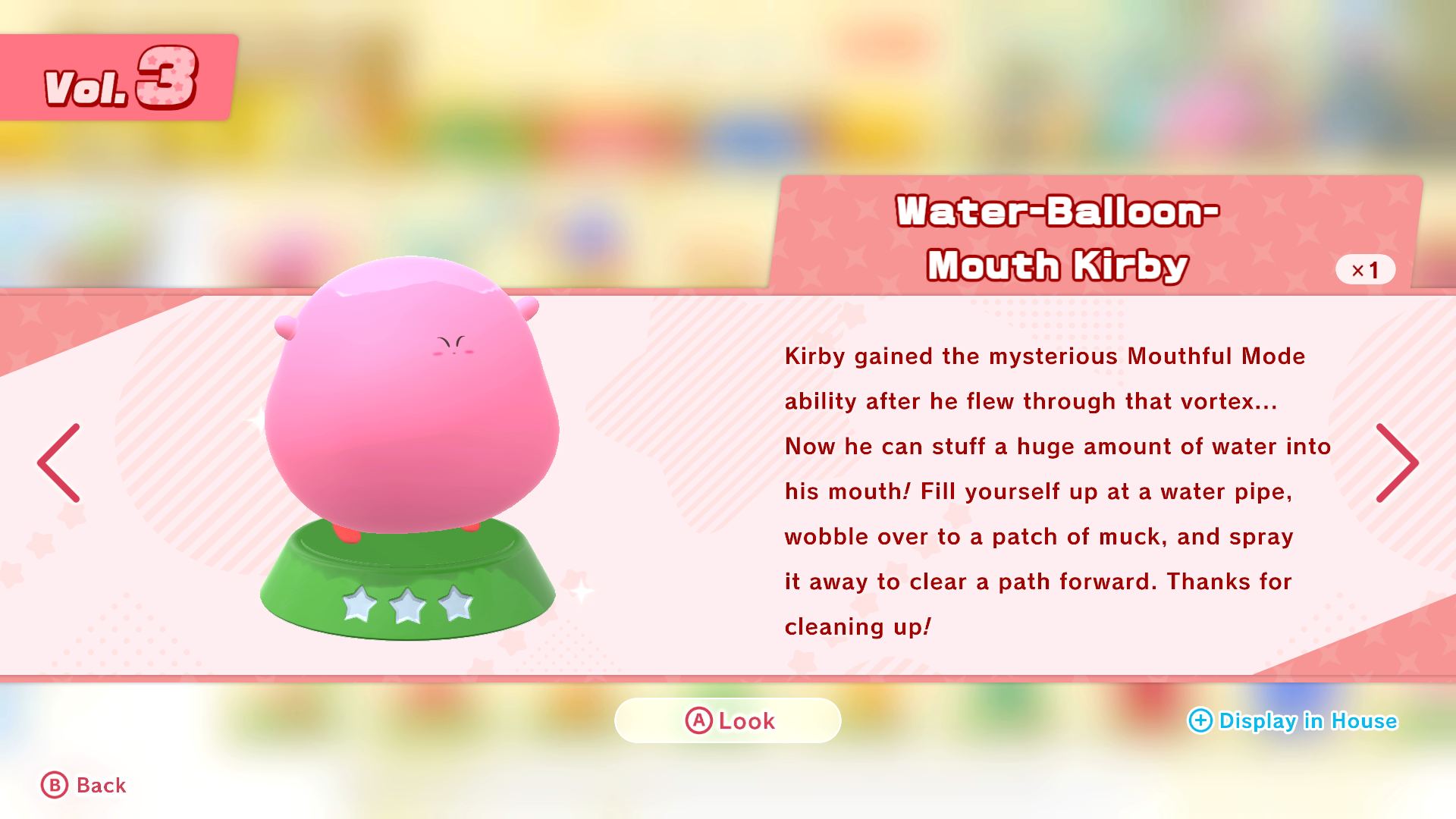Choose Display in House option

1293,720
